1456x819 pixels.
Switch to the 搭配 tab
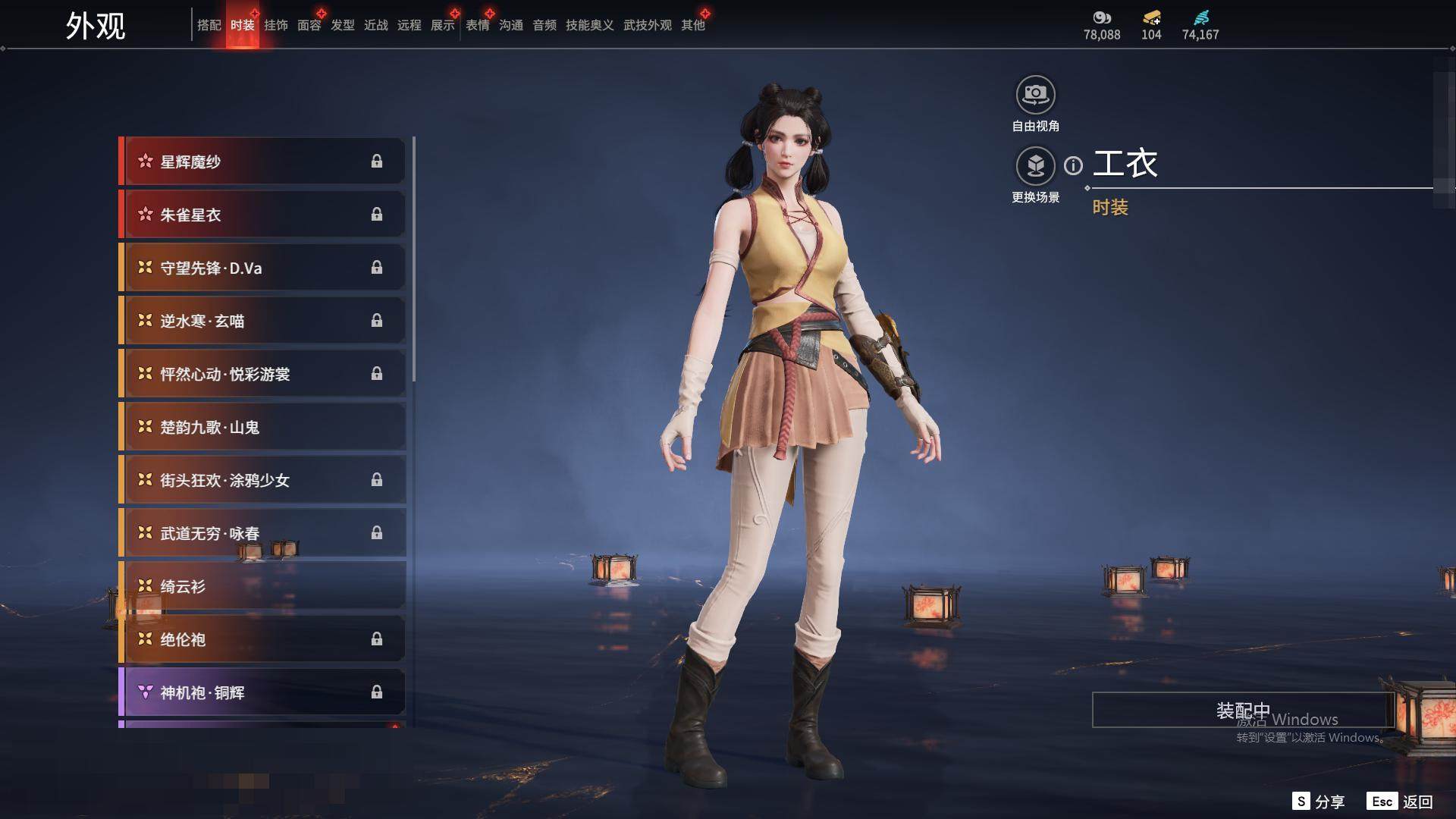[x=209, y=25]
